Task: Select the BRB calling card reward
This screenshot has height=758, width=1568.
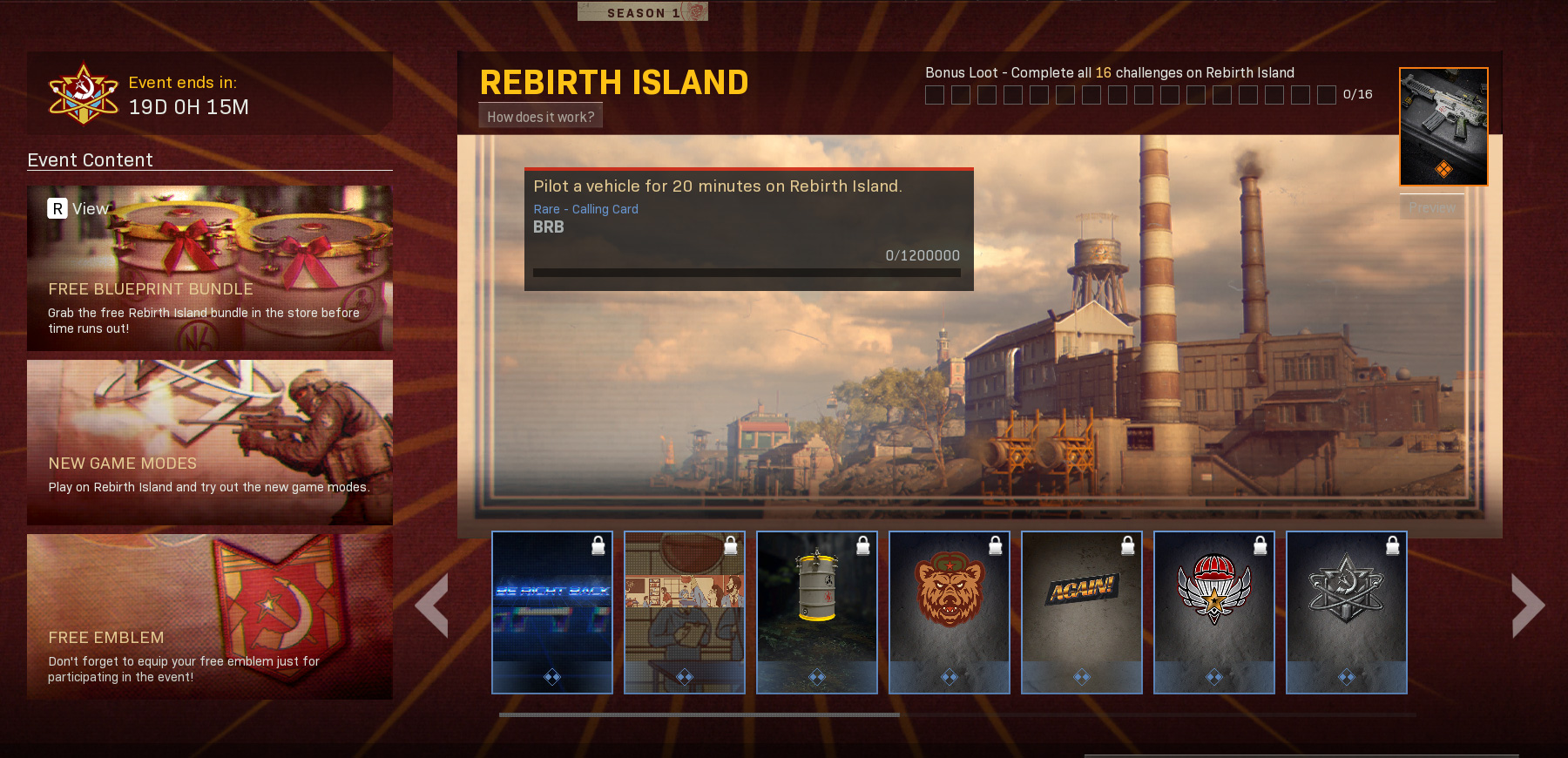Action: (551, 610)
